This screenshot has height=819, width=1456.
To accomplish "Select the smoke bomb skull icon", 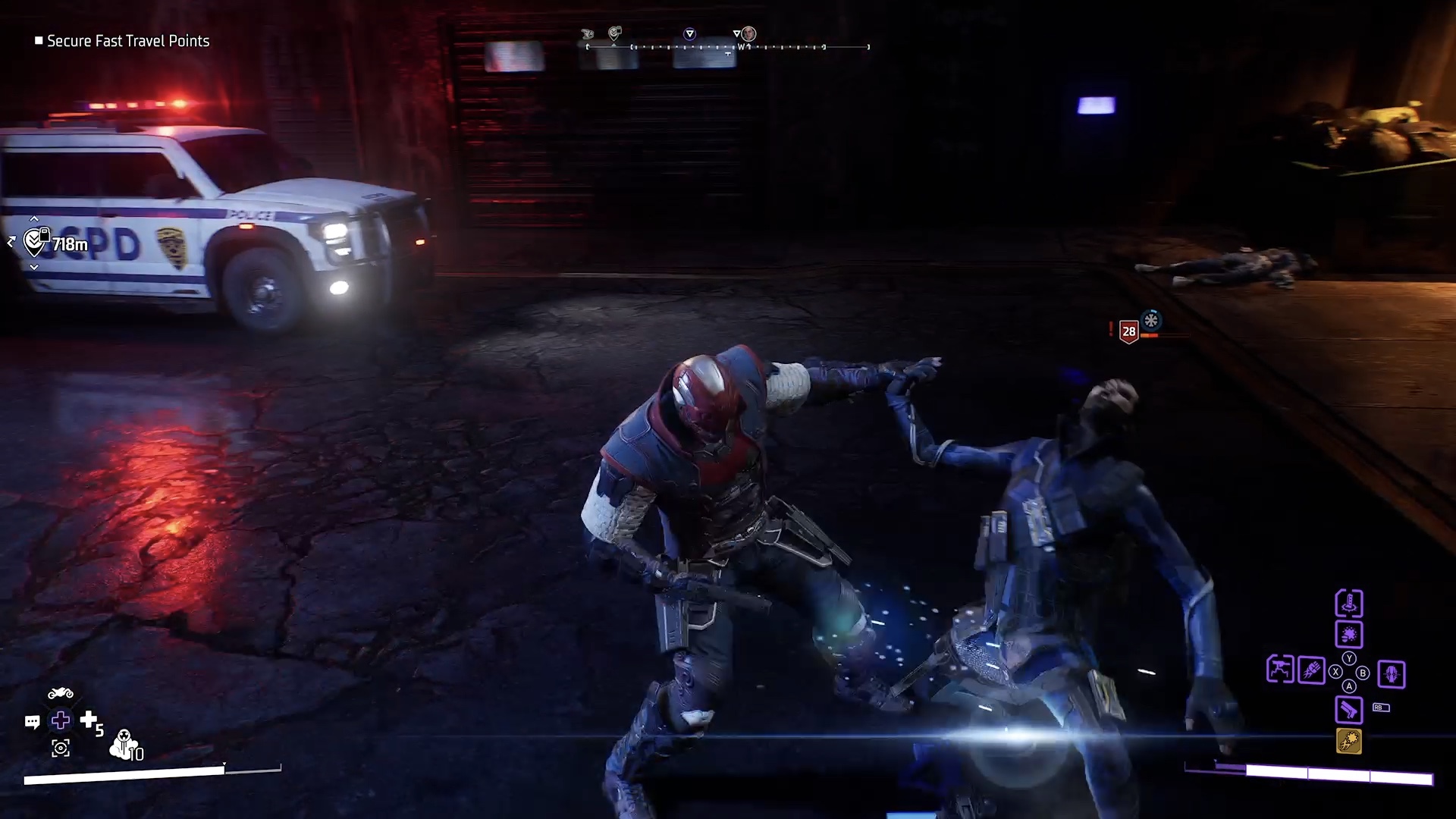I will [124, 744].
